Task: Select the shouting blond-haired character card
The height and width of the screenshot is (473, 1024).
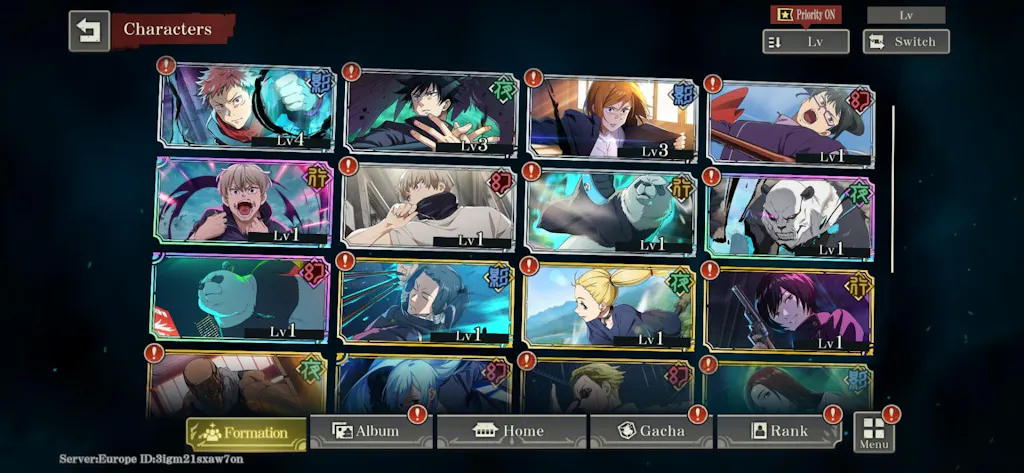Action: tap(244, 201)
